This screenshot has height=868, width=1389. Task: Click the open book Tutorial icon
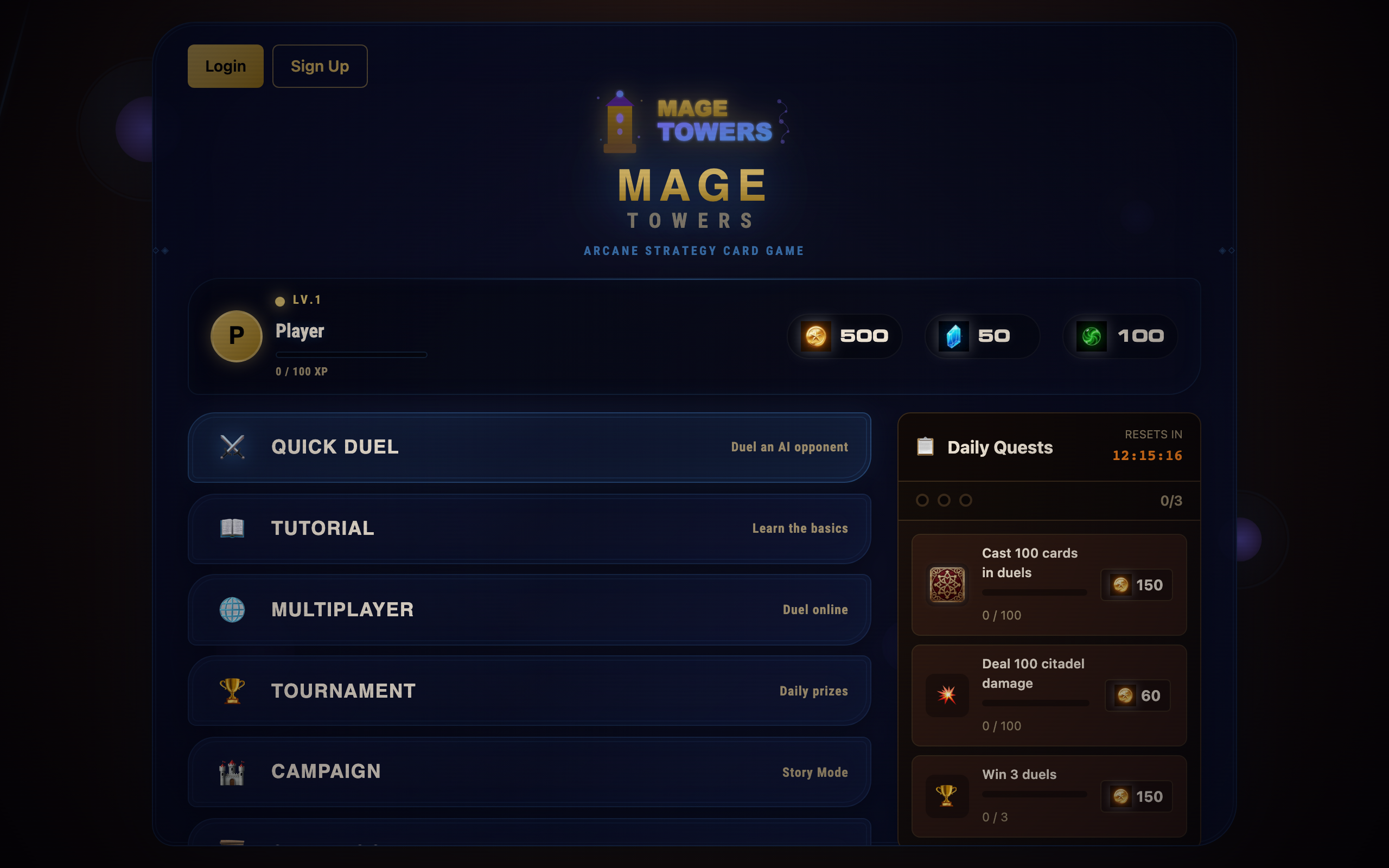(x=232, y=528)
